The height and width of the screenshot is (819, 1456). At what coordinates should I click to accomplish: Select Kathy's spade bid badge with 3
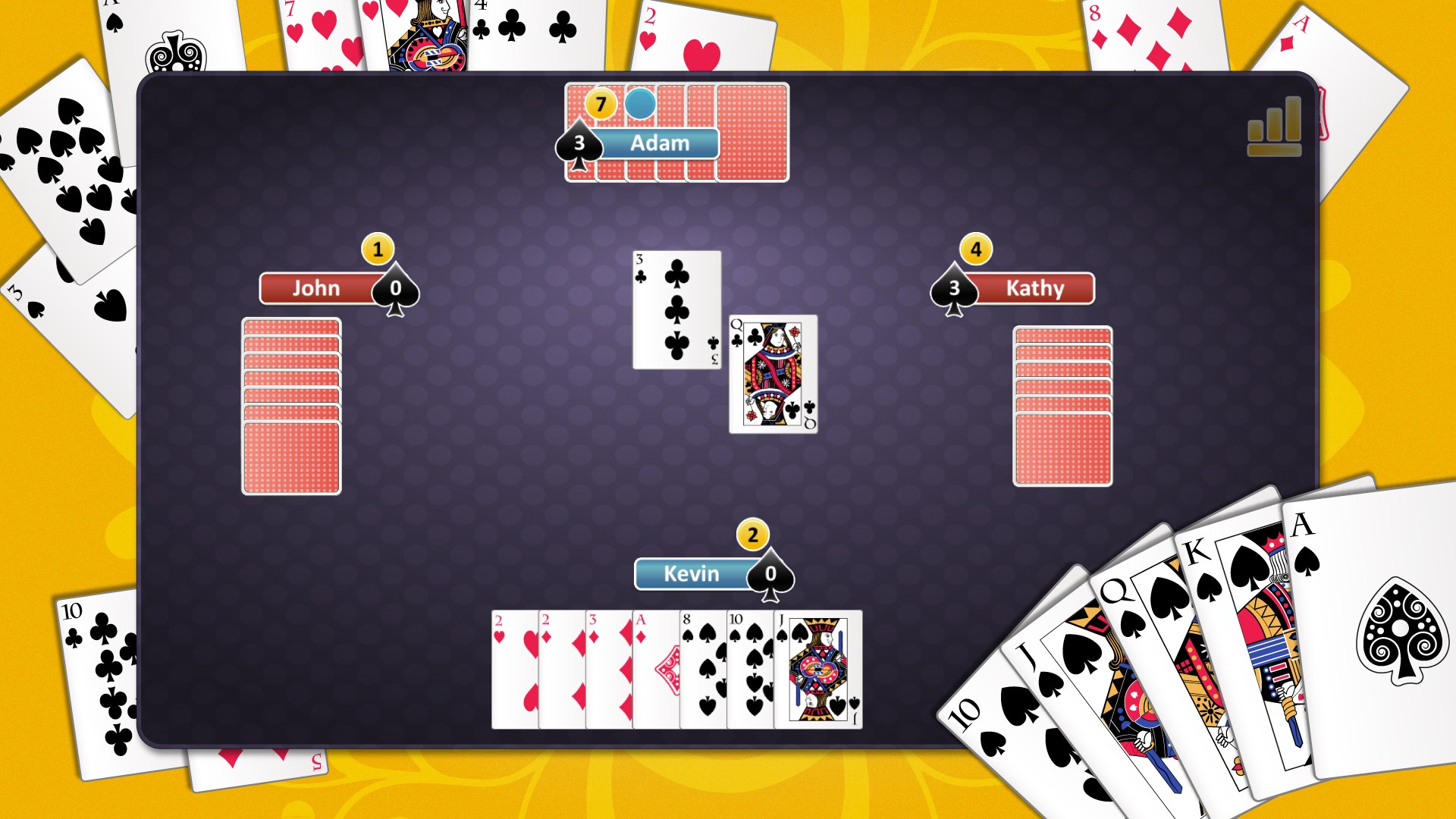955,288
